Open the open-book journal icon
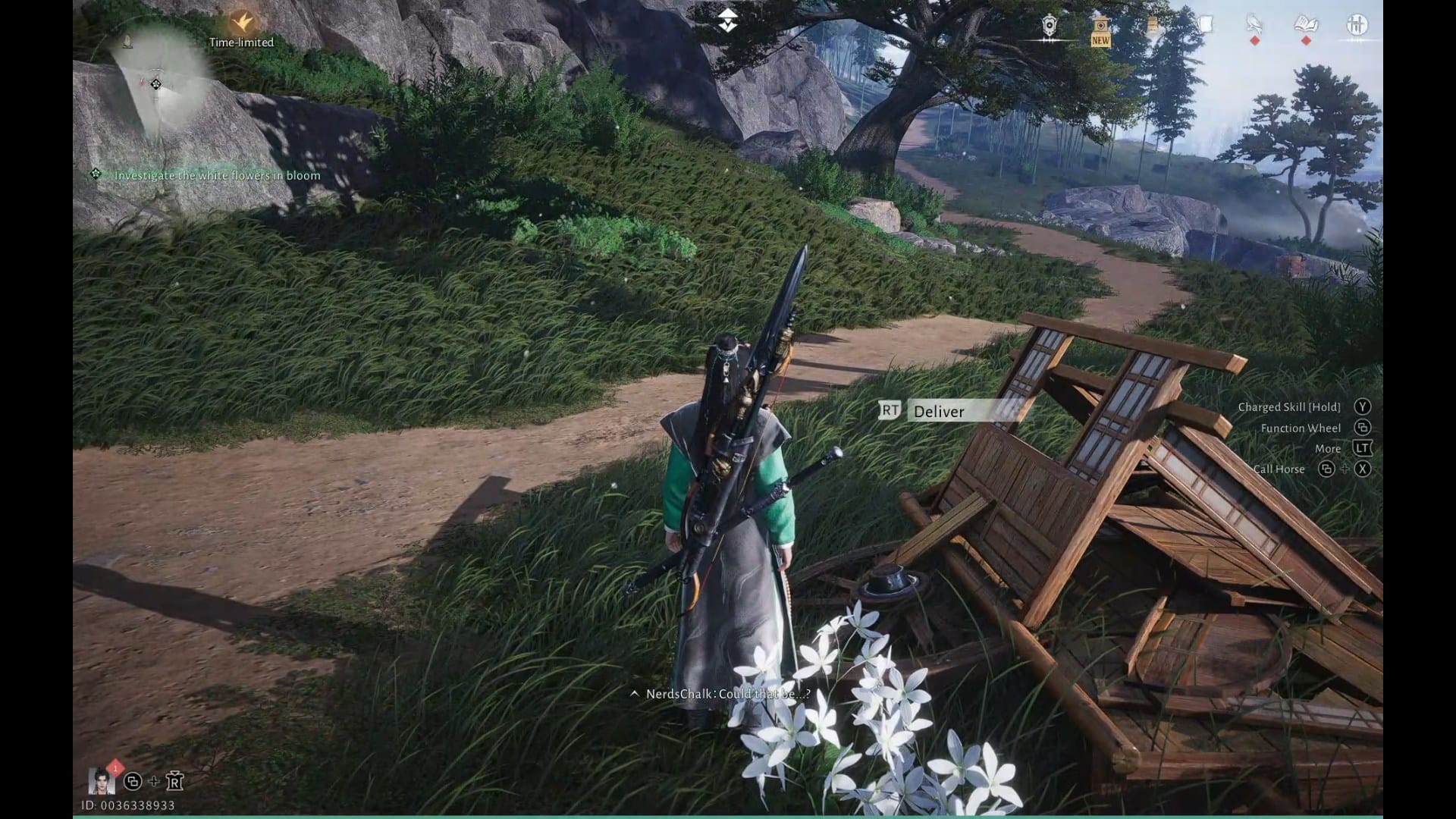Image resolution: width=1456 pixels, height=819 pixels. 1306,26
